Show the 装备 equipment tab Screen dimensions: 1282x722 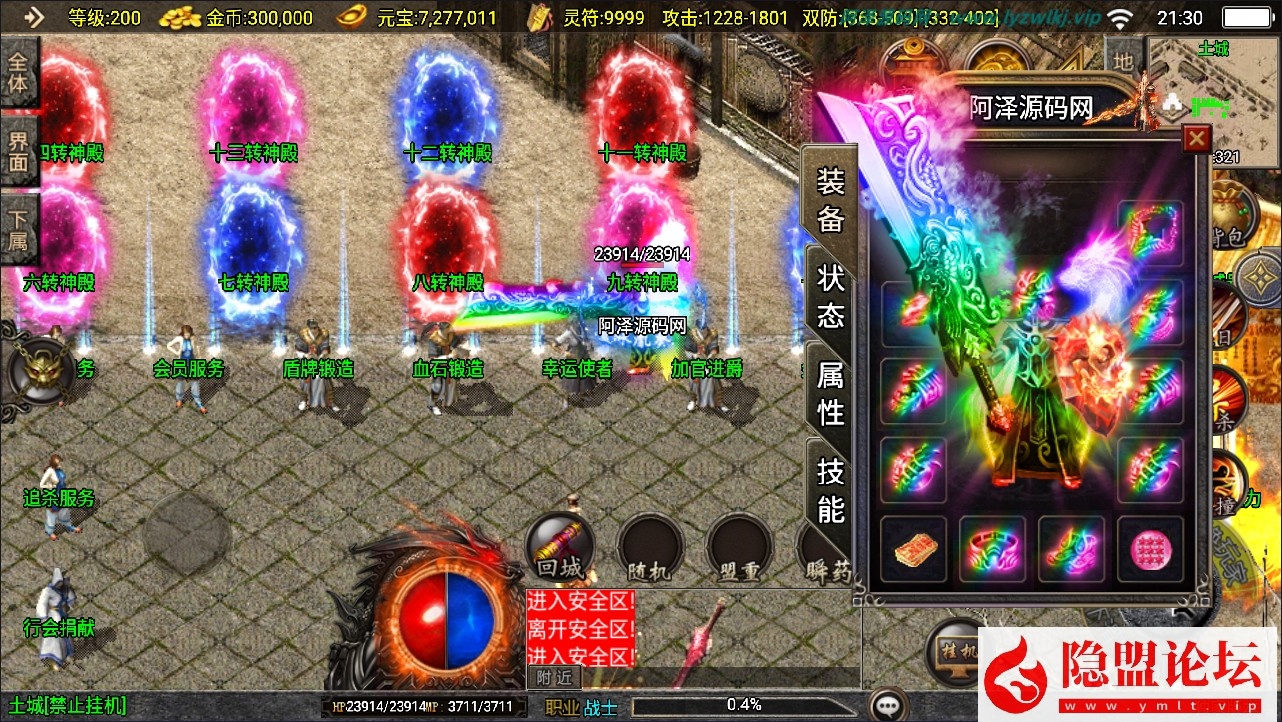[831, 200]
